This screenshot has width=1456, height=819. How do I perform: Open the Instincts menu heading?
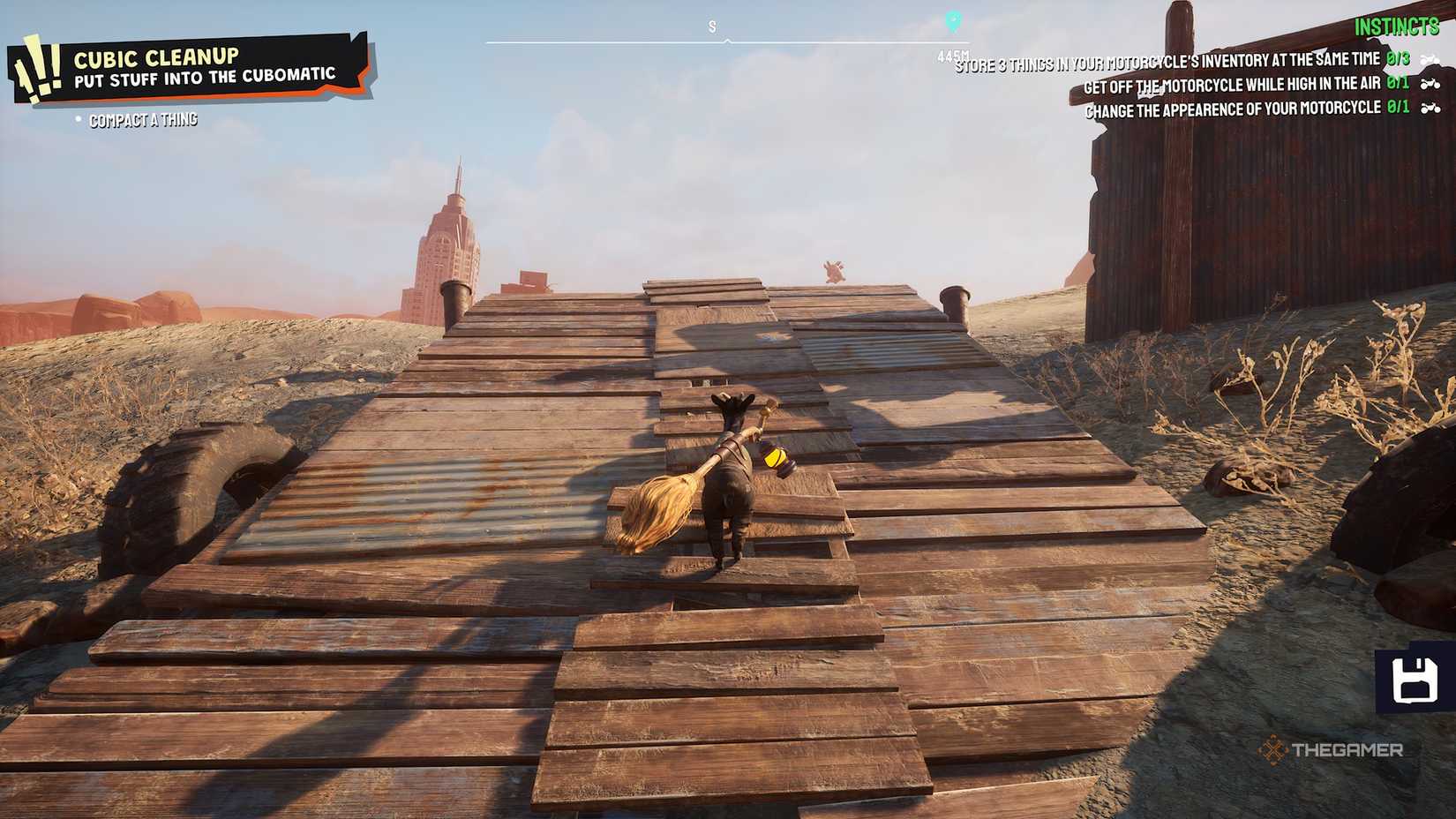point(1398,28)
